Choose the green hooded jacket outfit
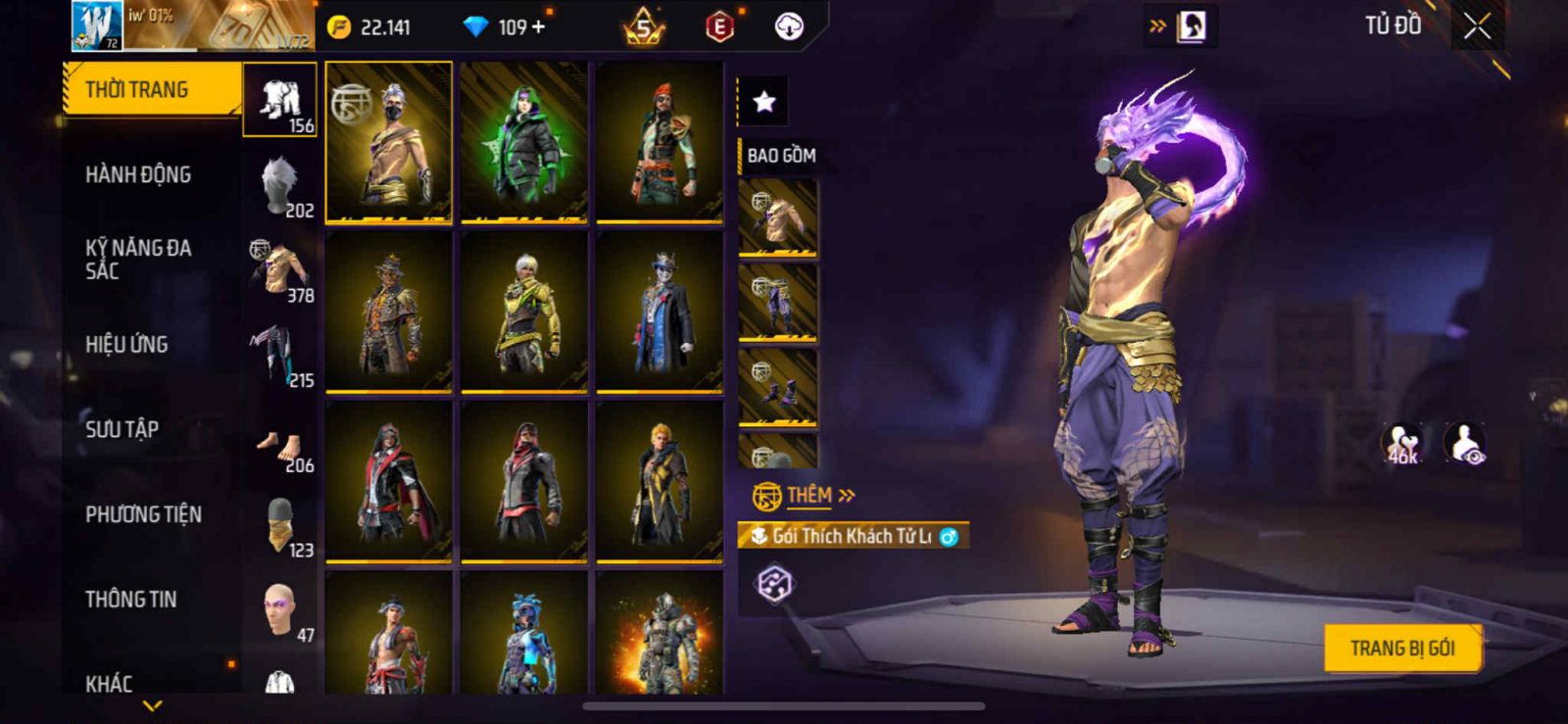 pyautogui.click(x=524, y=142)
